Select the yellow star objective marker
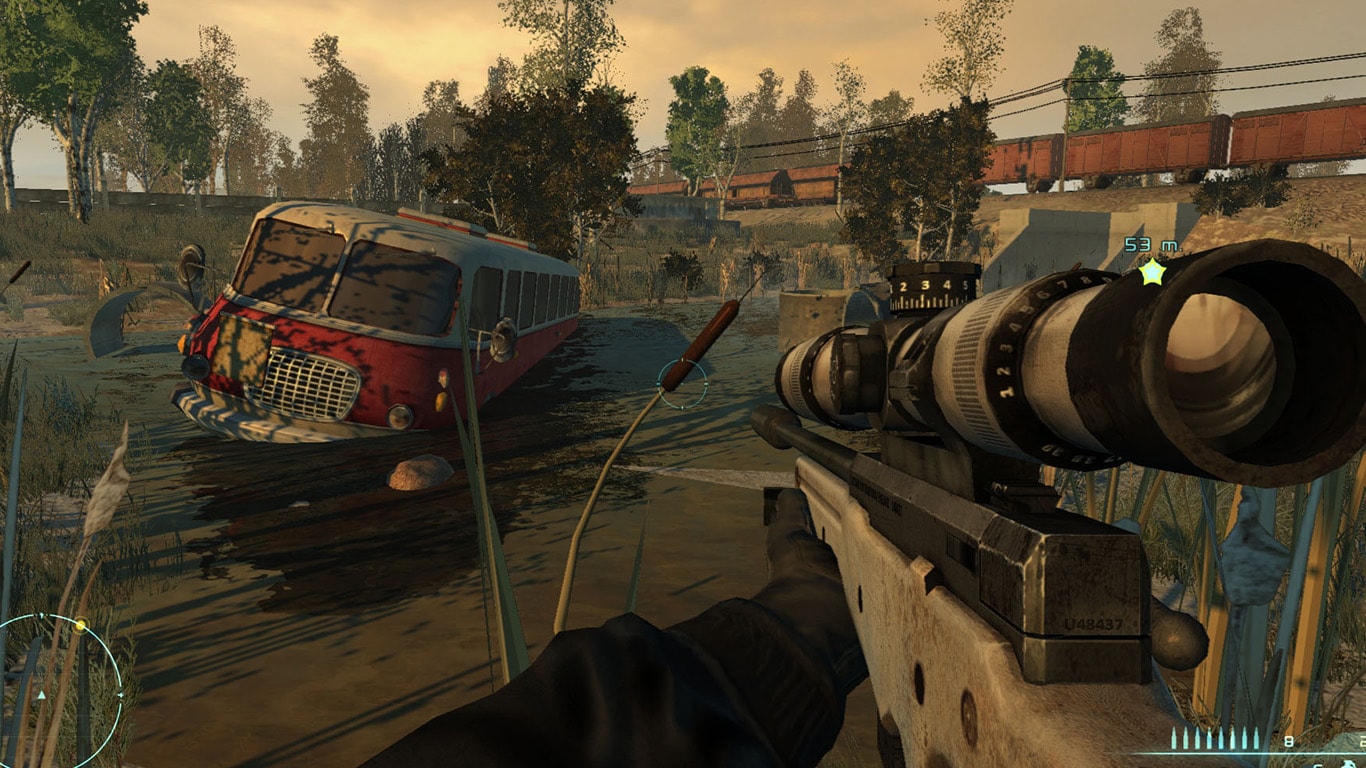Screen dimensions: 1366x768 point(1152,271)
